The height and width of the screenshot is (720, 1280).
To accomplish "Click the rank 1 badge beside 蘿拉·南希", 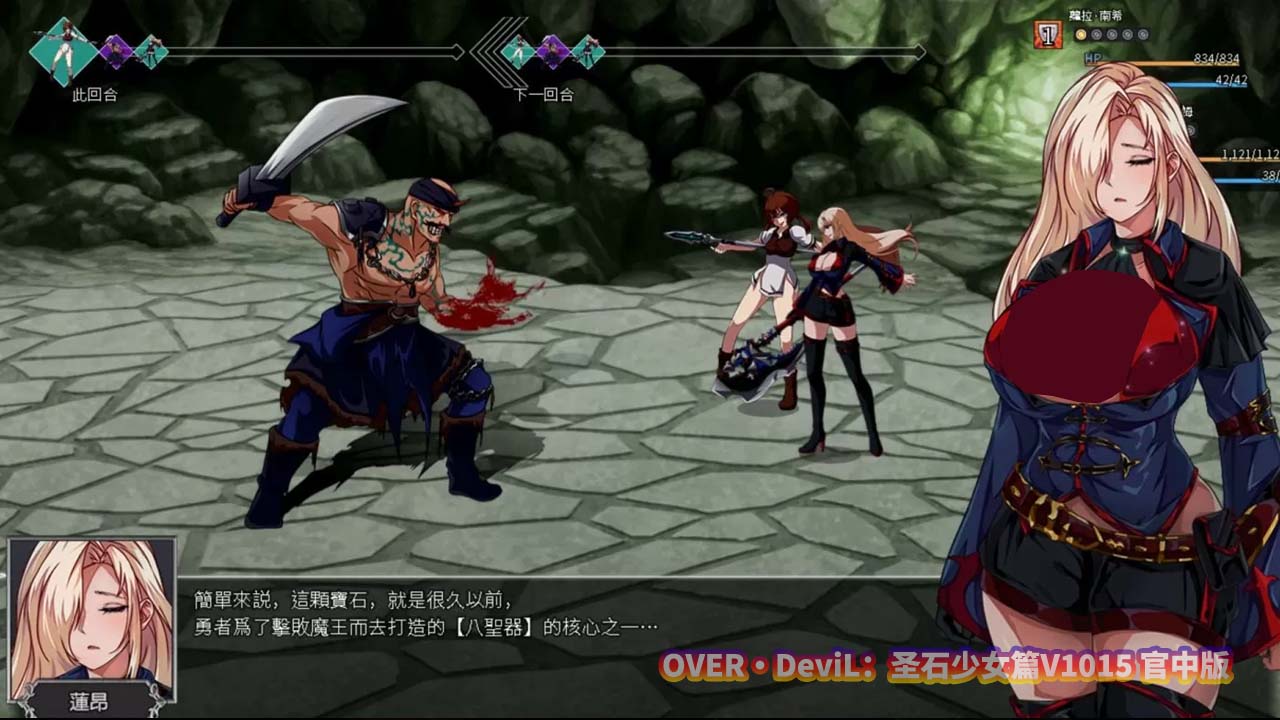I will pos(1046,34).
